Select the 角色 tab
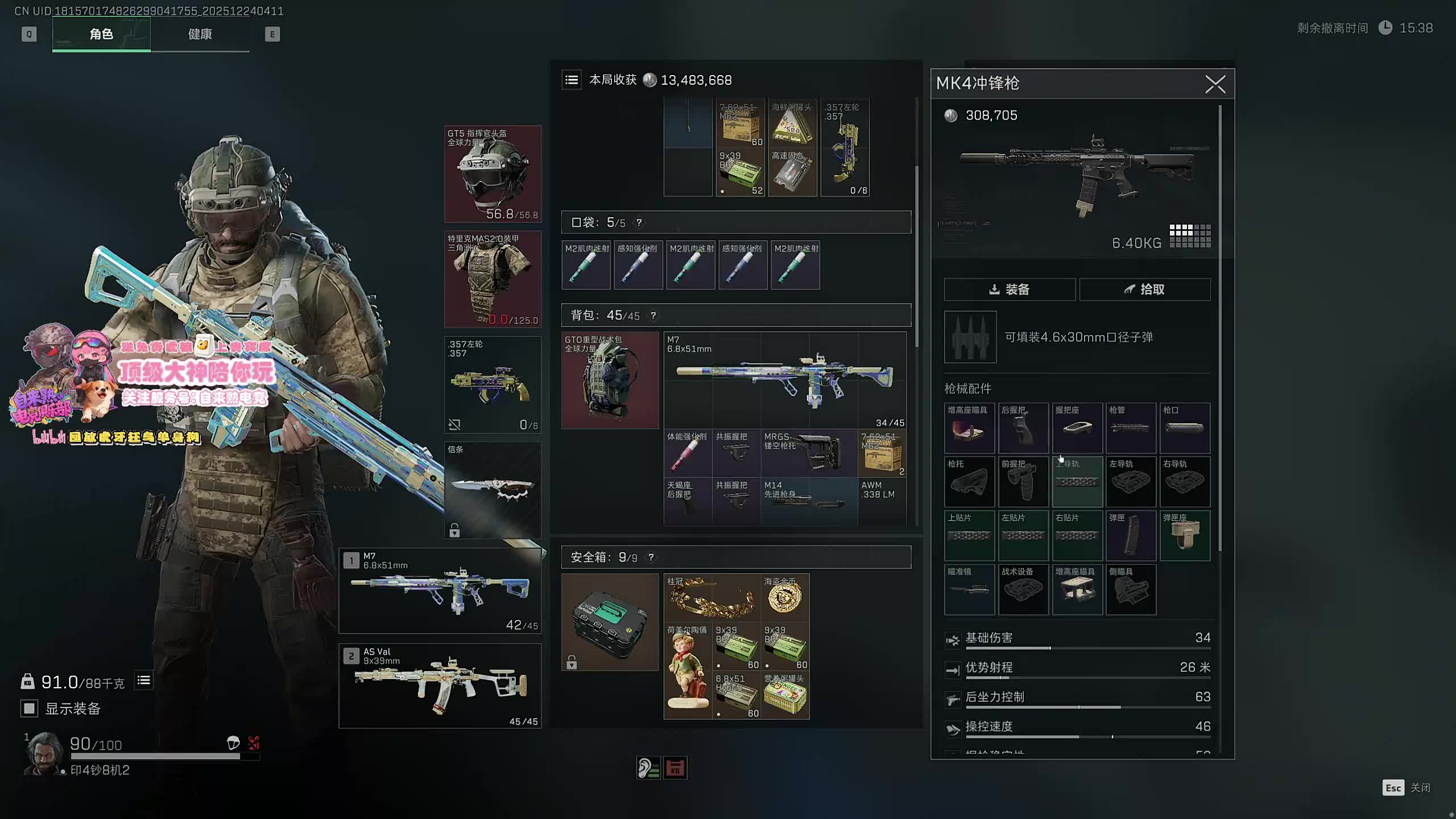 [101, 34]
